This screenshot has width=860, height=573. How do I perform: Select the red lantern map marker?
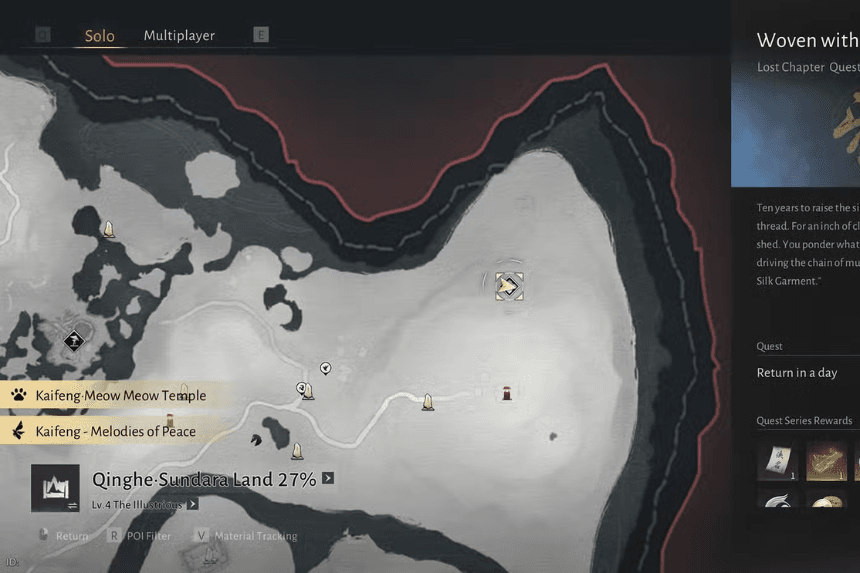(507, 393)
